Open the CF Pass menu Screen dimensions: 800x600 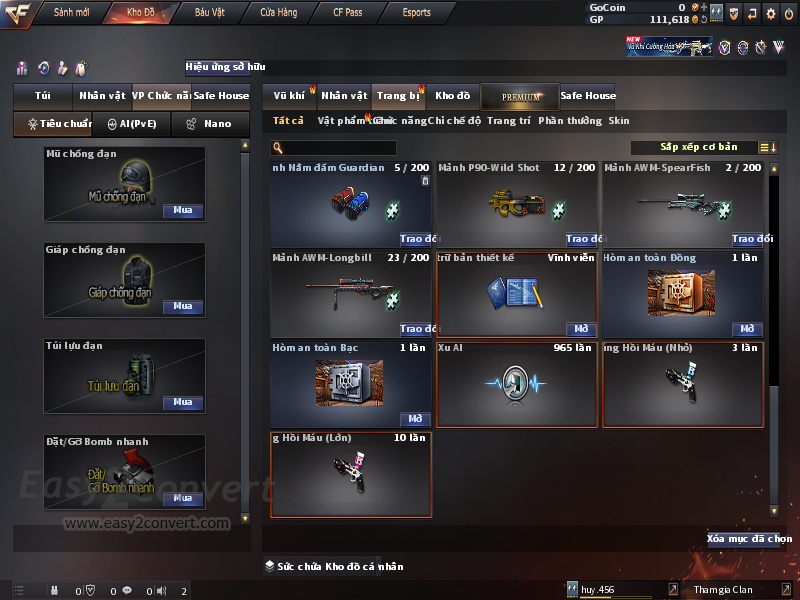pos(348,12)
